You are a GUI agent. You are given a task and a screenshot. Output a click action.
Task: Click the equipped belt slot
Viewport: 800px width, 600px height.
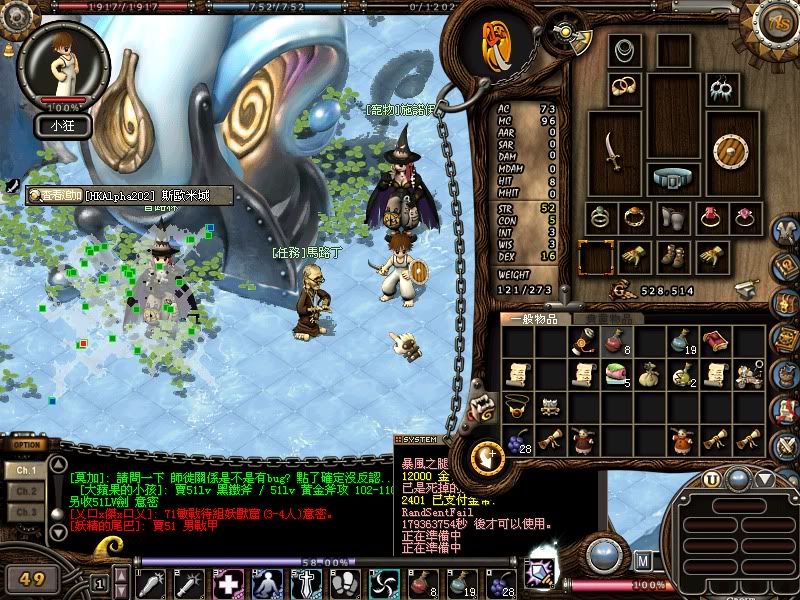[672, 177]
